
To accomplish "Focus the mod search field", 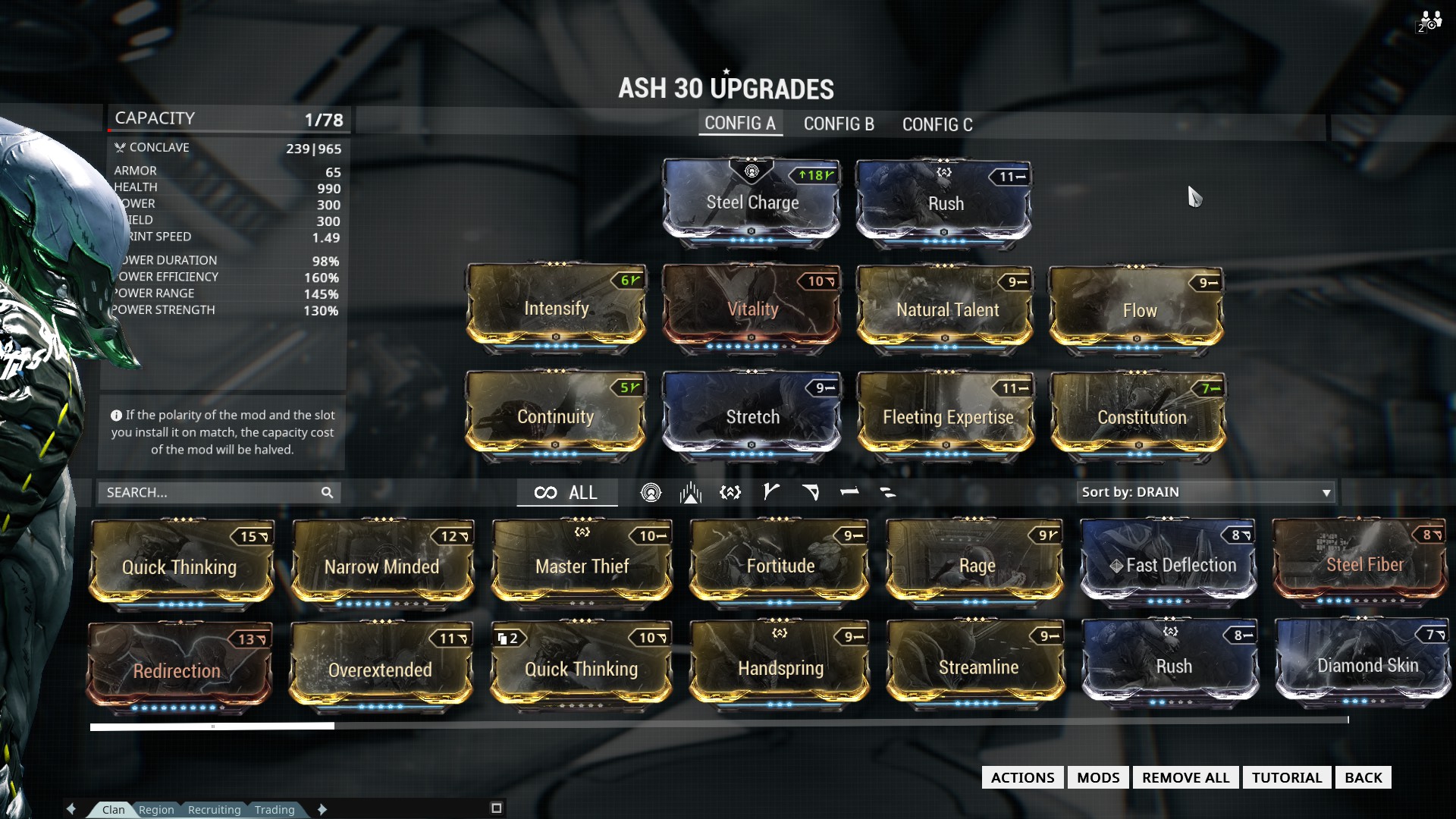I will click(x=212, y=493).
